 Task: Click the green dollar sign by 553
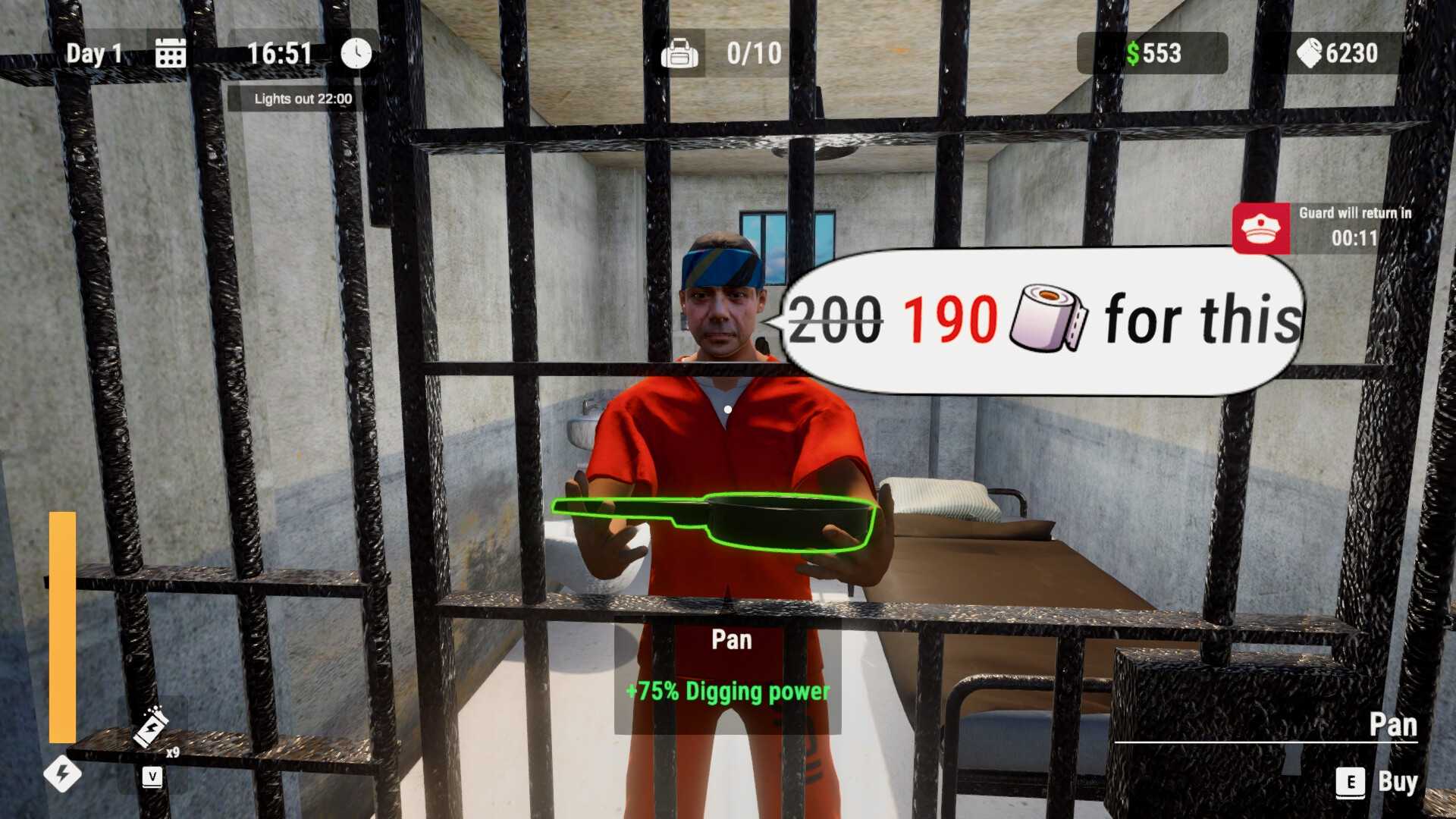pos(1133,53)
